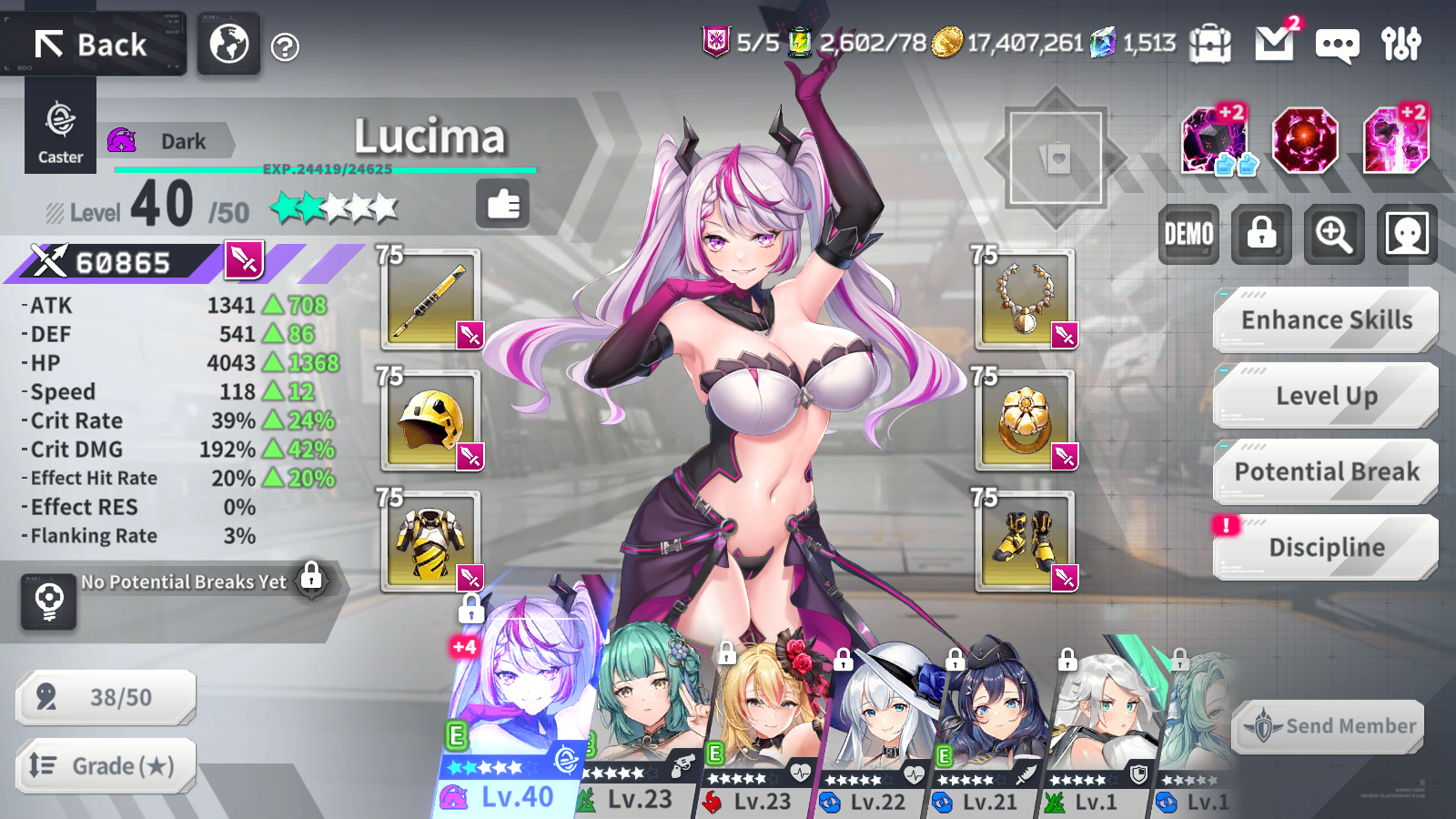Choose Level Up for Lucima
Viewport: 1456px width, 819px height.
(1326, 396)
